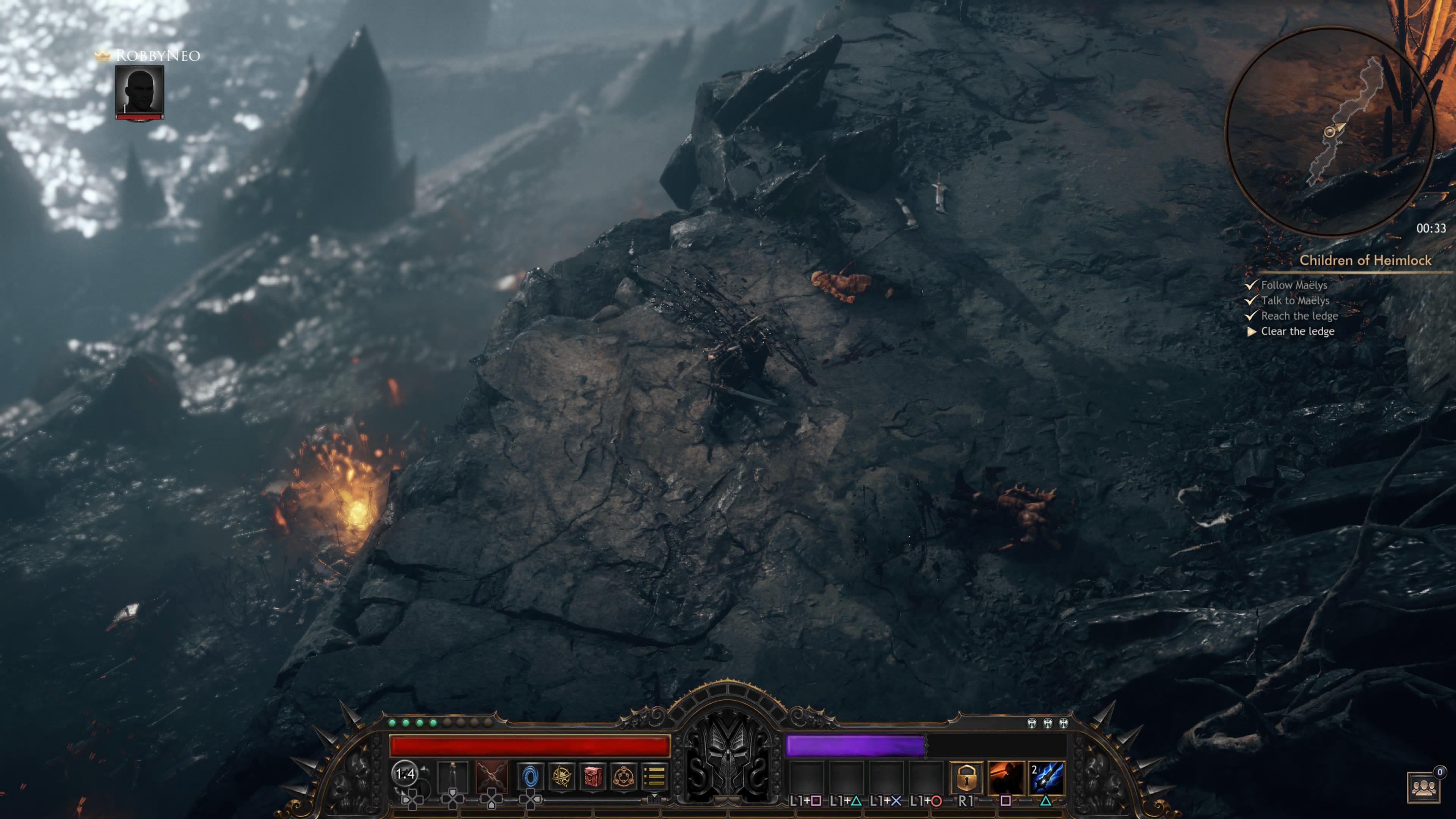Click the 'Clear the ledge' objective
Image resolution: width=1456 pixels, height=819 pixels.
1297,331
